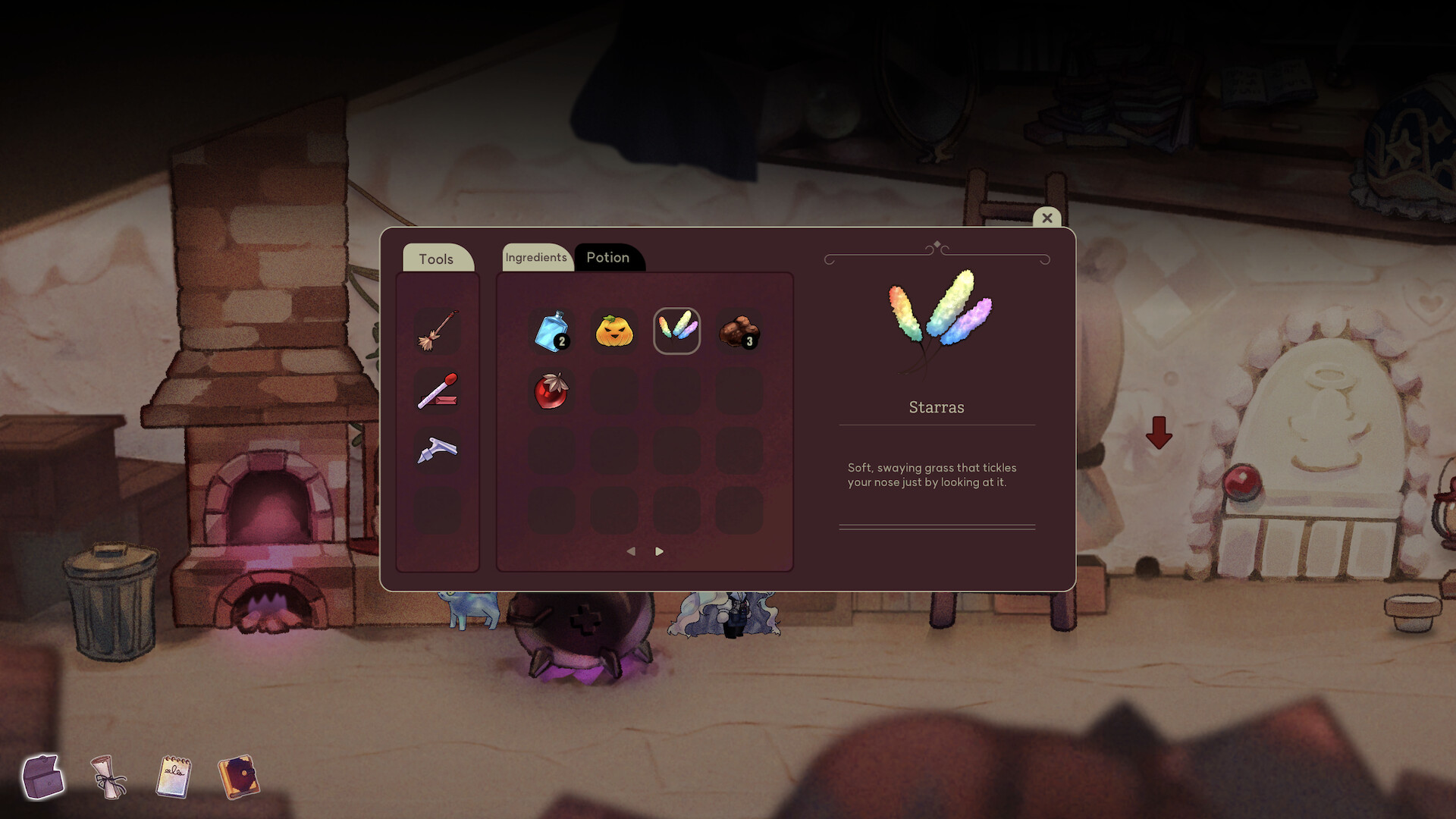Select the pumpkin ingredient

click(614, 330)
